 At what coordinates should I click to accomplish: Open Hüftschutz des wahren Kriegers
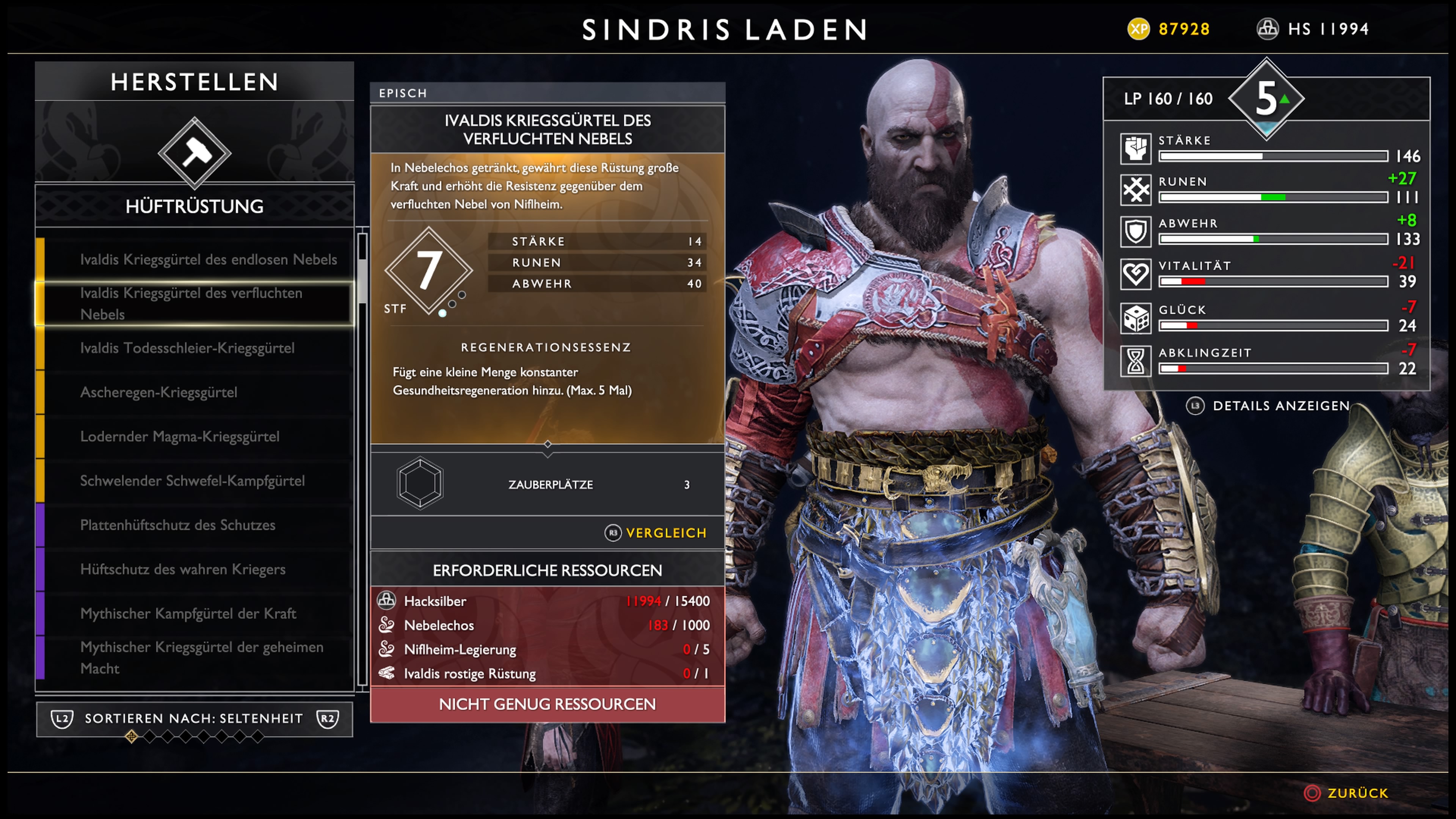(x=182, y=569)
